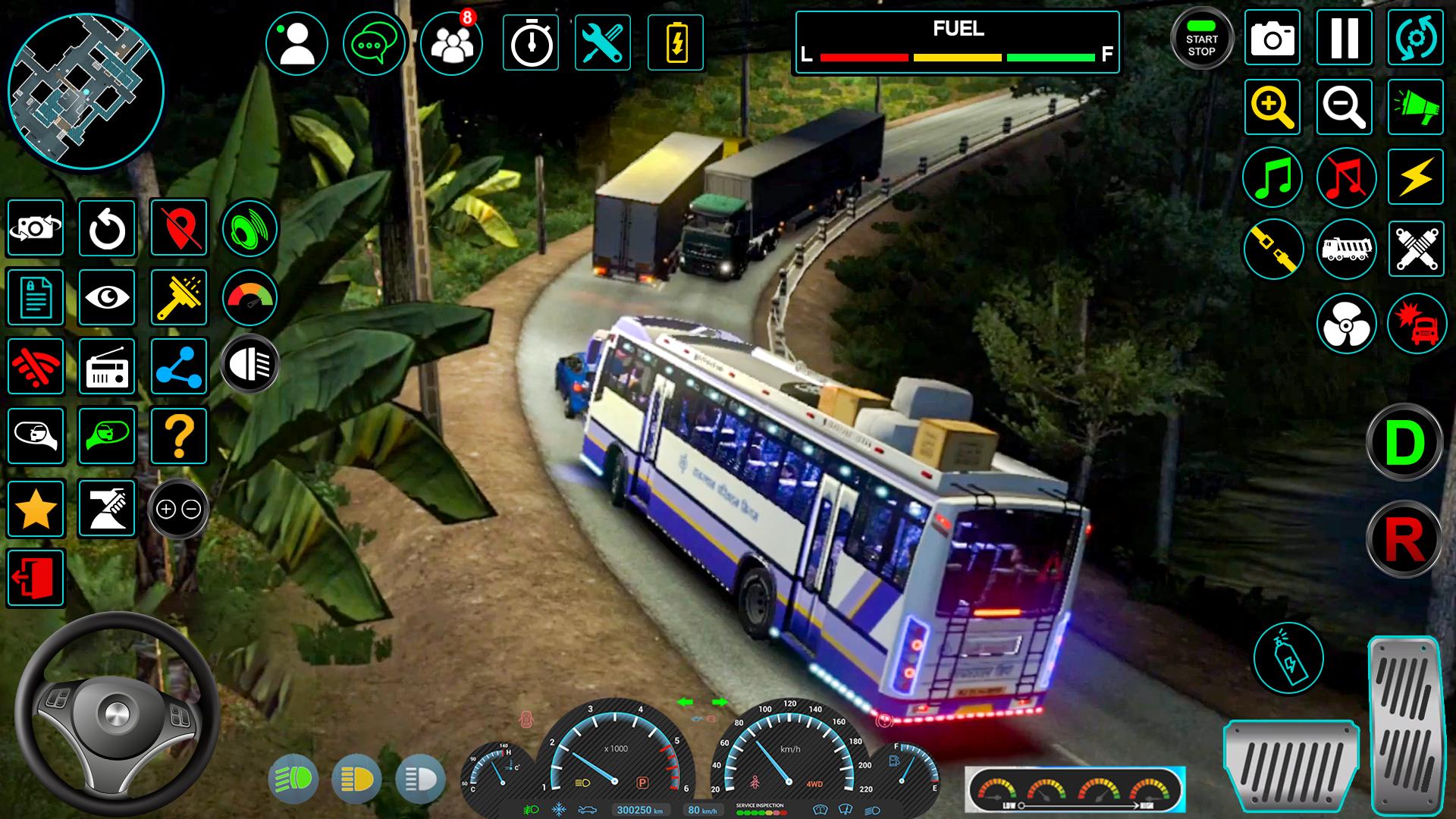Mute music with the red crossed note
This screenshot has height=819, width=1456.
coord(1346,178)
